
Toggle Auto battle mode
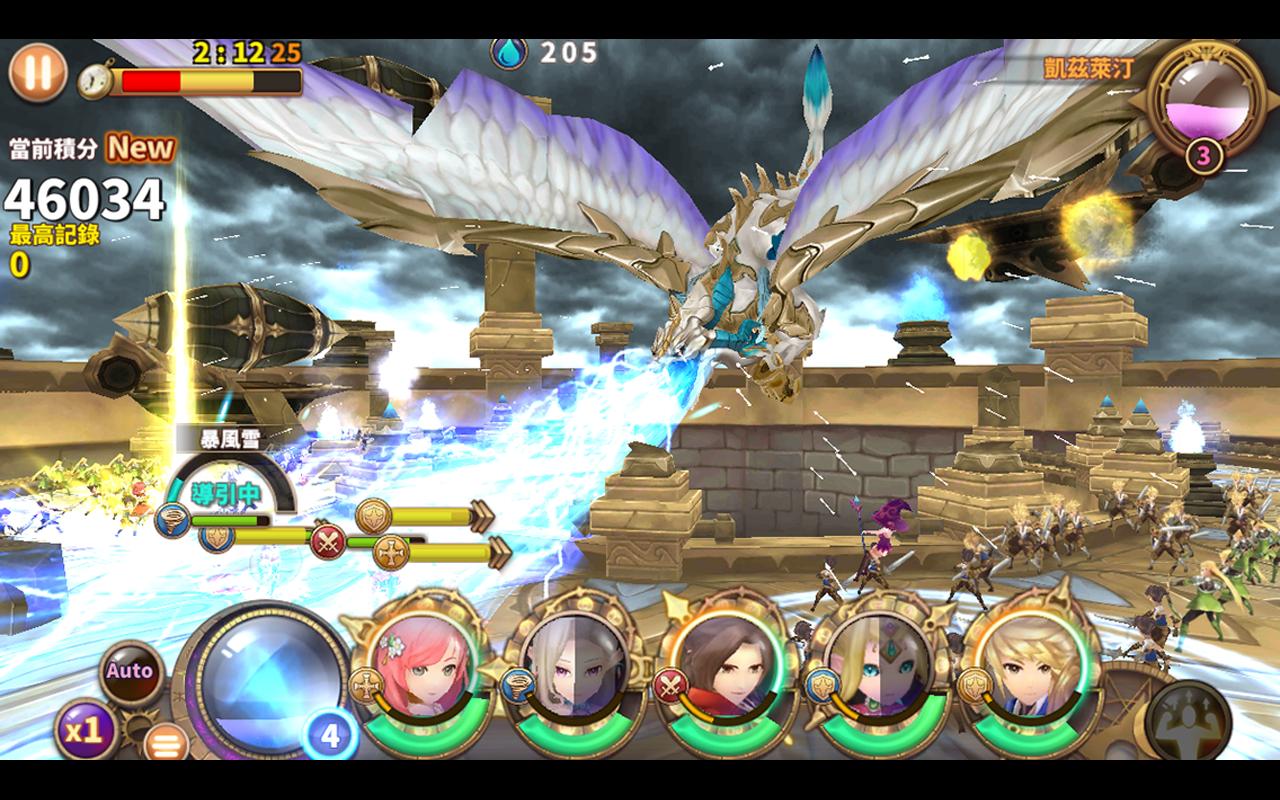click(x=130, y=671)
